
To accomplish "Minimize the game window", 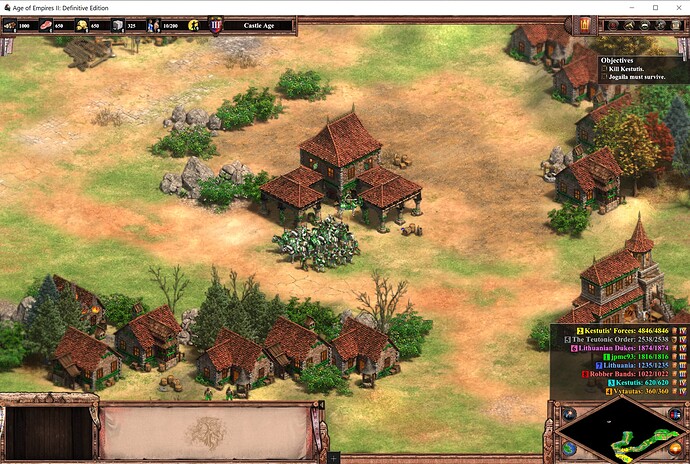I will (x=622, y=7).
